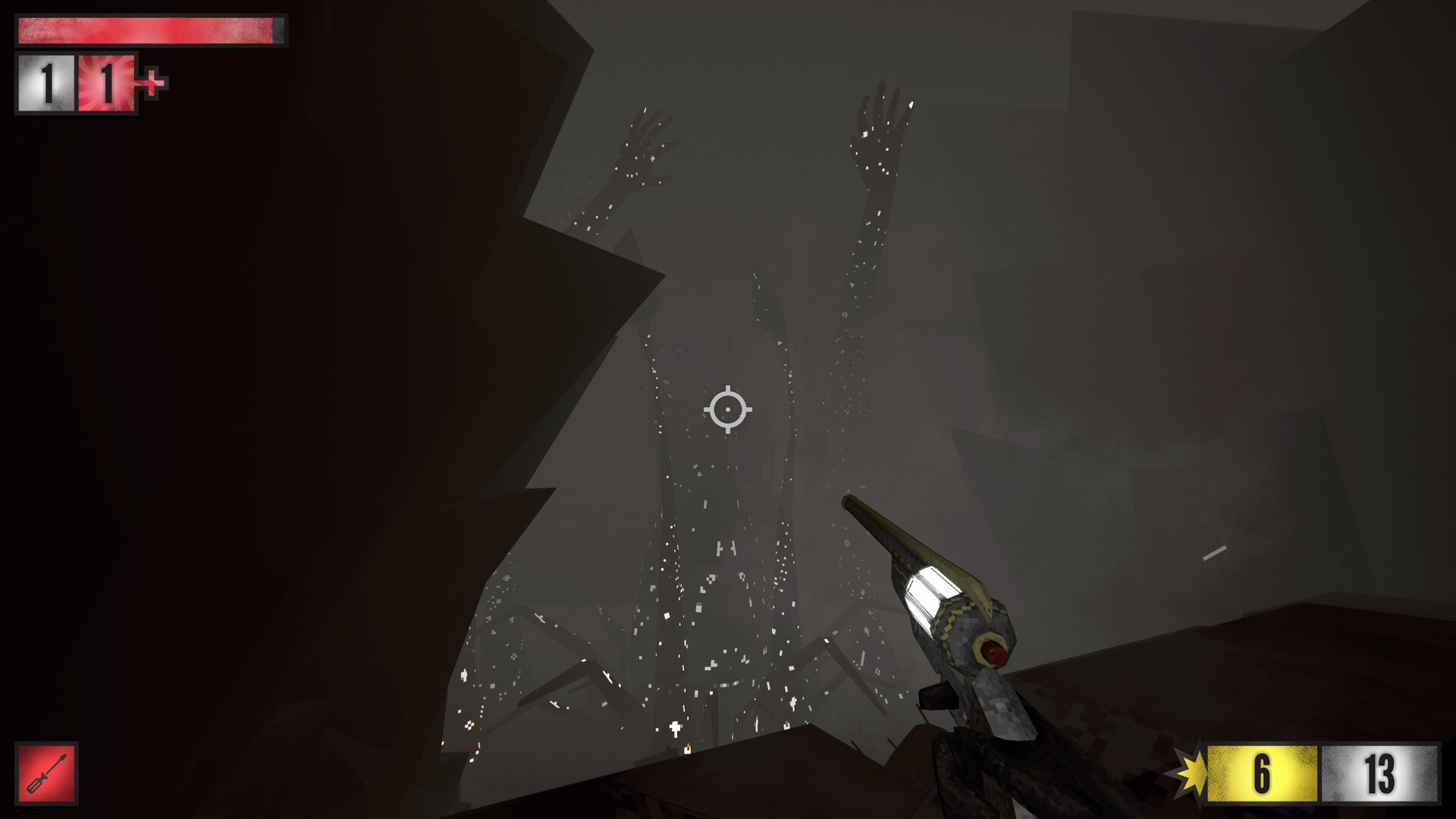Expand the top-left ammo counter group
This screenshot has width=1456, height=819.
tap(76, 83)
